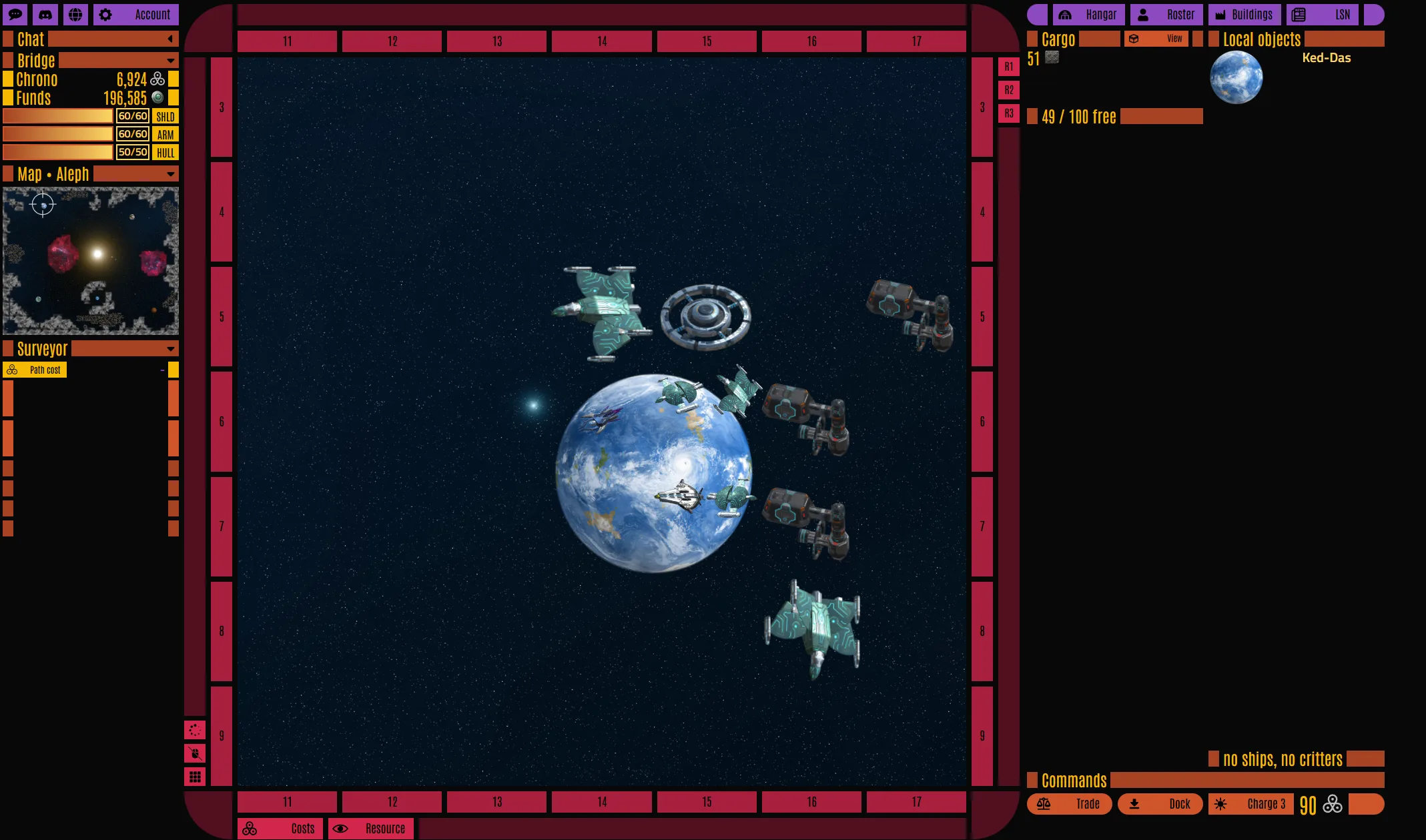The image size is (1426, 840).
Task: Expand the Chat panel
Action: [170, 39]
